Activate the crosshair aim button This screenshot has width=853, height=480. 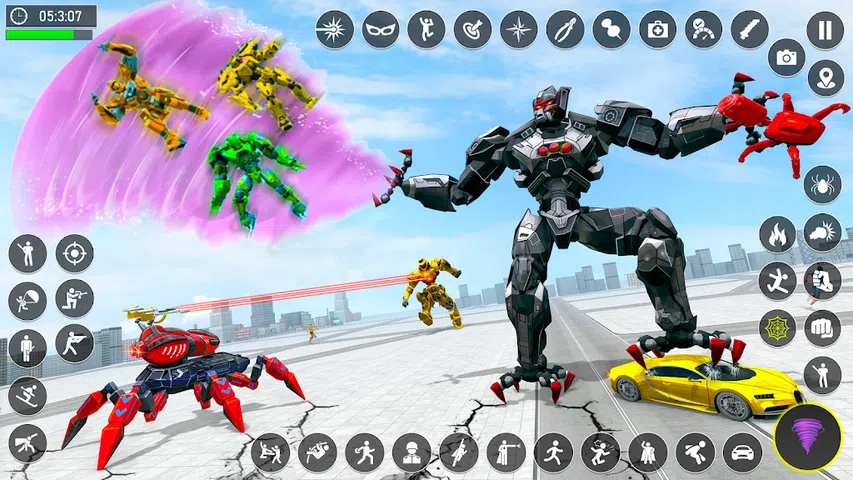74,253
